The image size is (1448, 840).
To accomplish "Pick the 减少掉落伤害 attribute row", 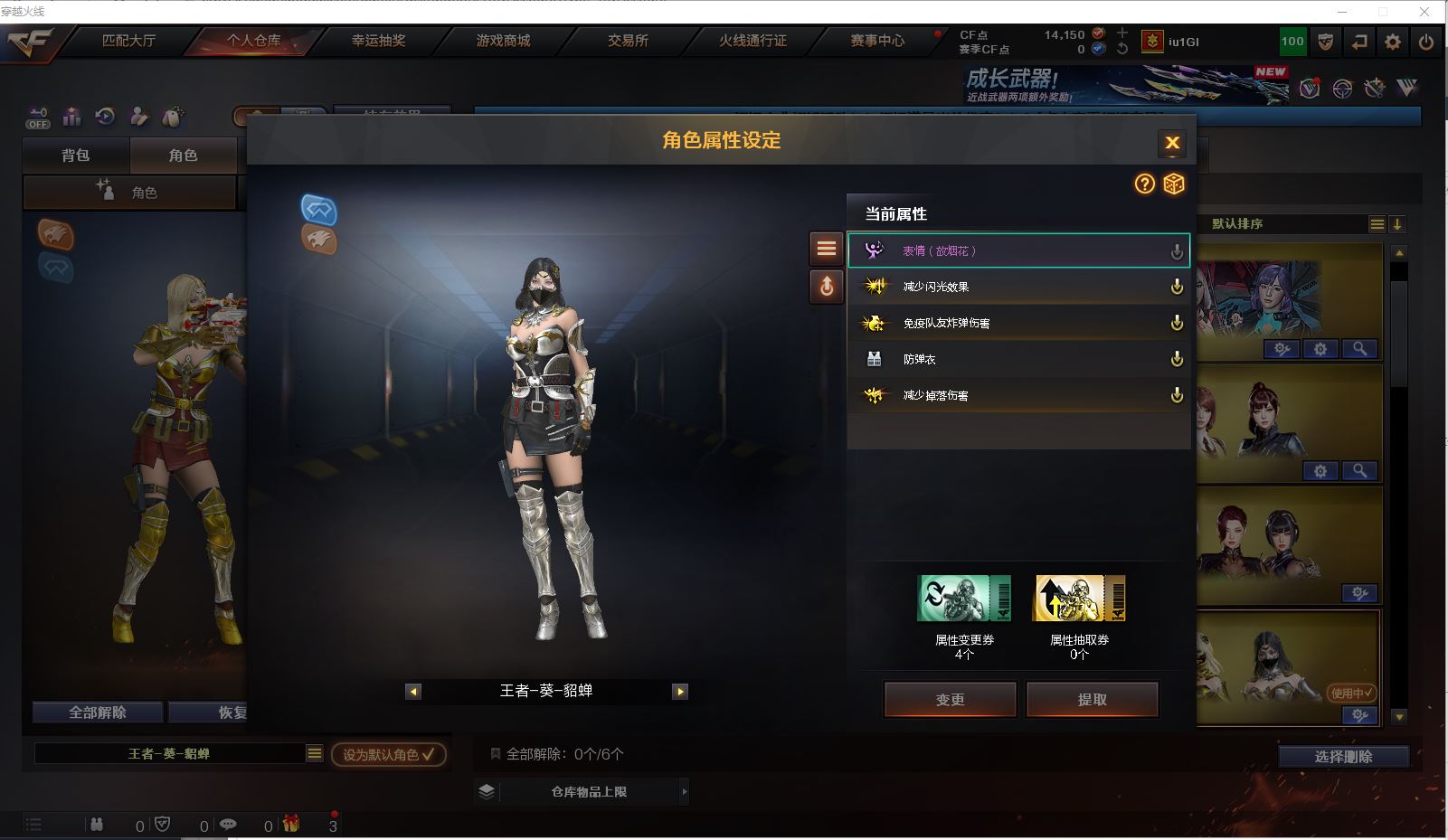I will pos(1017,395).
